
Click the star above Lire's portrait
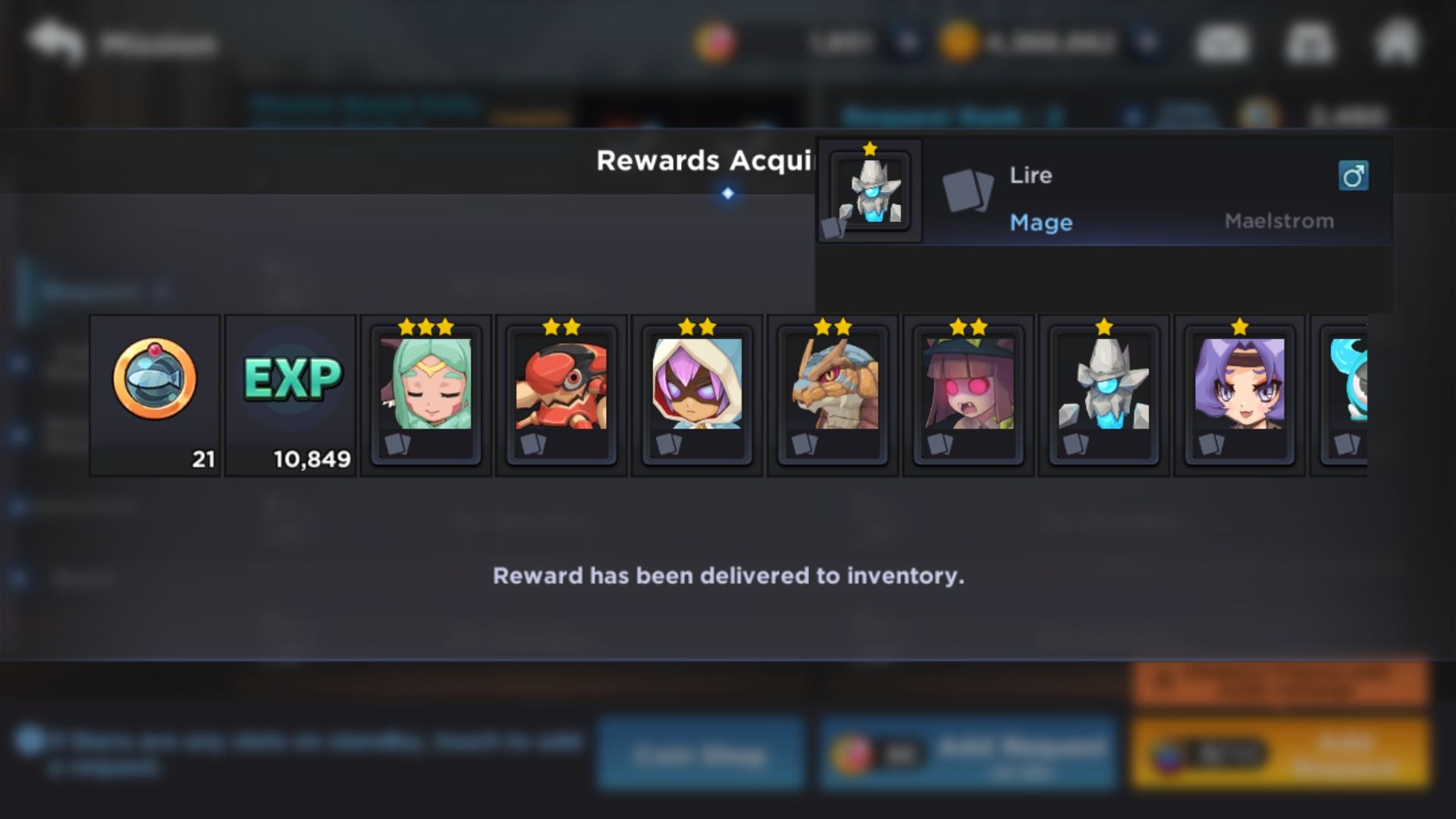(868, 149)
